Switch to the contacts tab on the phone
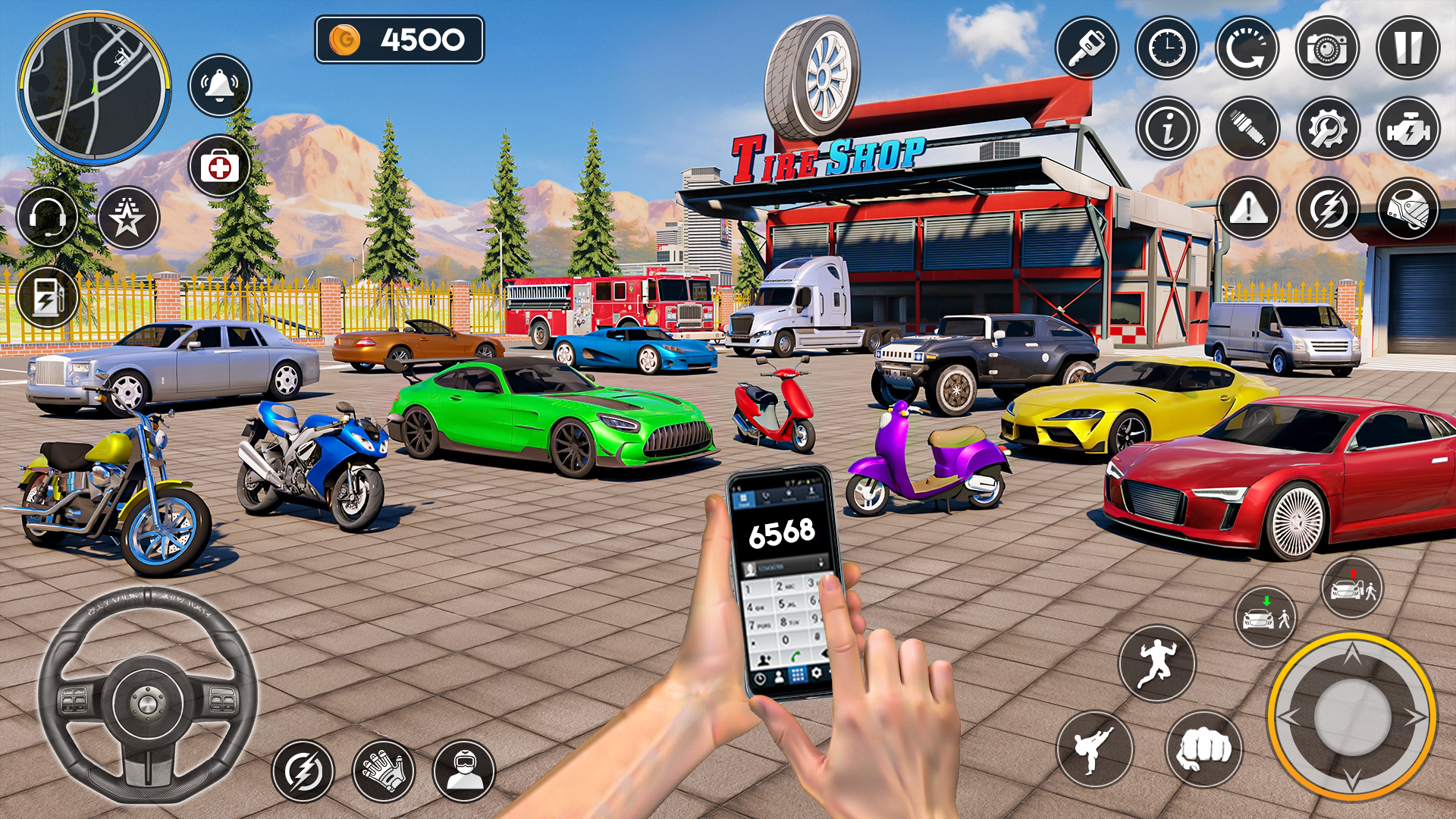 pyautogui.click(x=812, y=492)
